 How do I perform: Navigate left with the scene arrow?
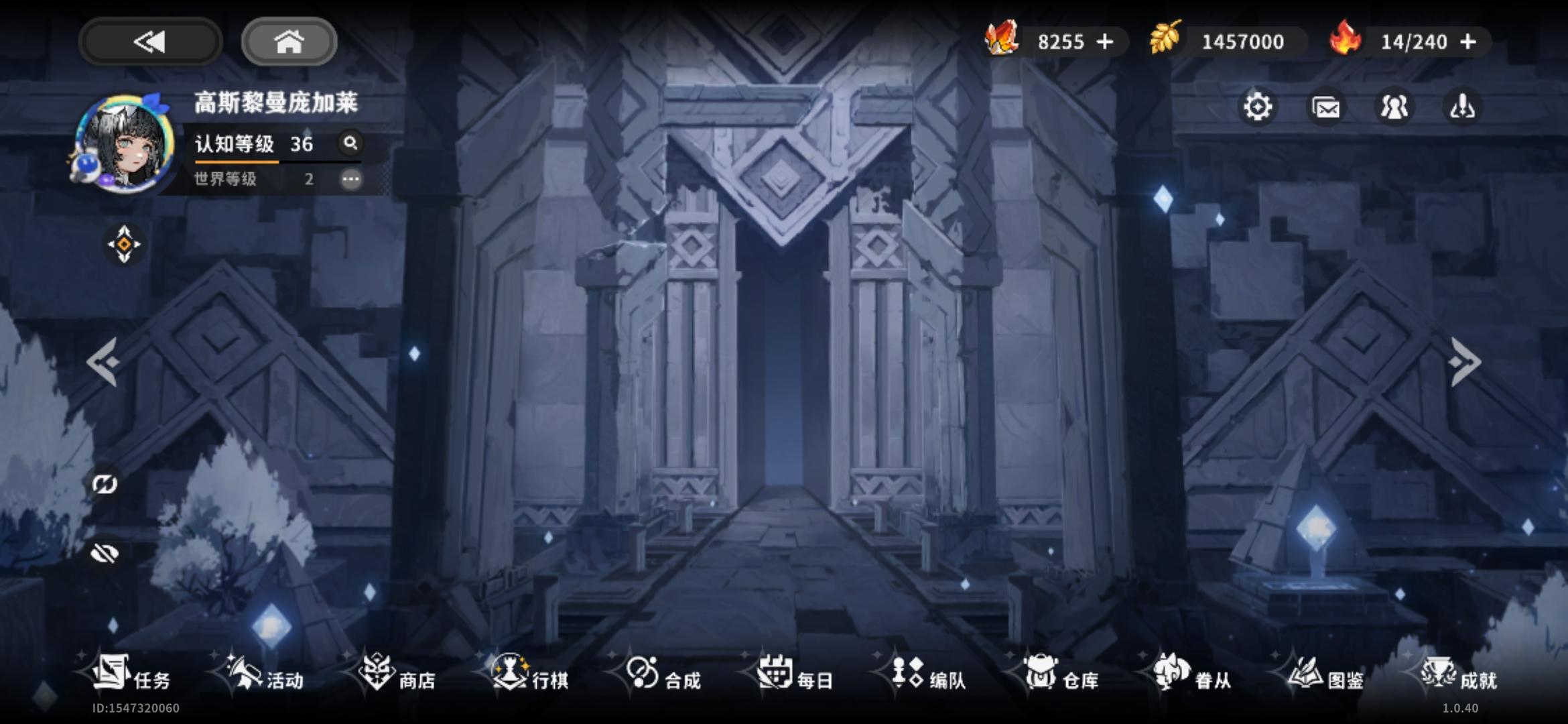[105, 362]
